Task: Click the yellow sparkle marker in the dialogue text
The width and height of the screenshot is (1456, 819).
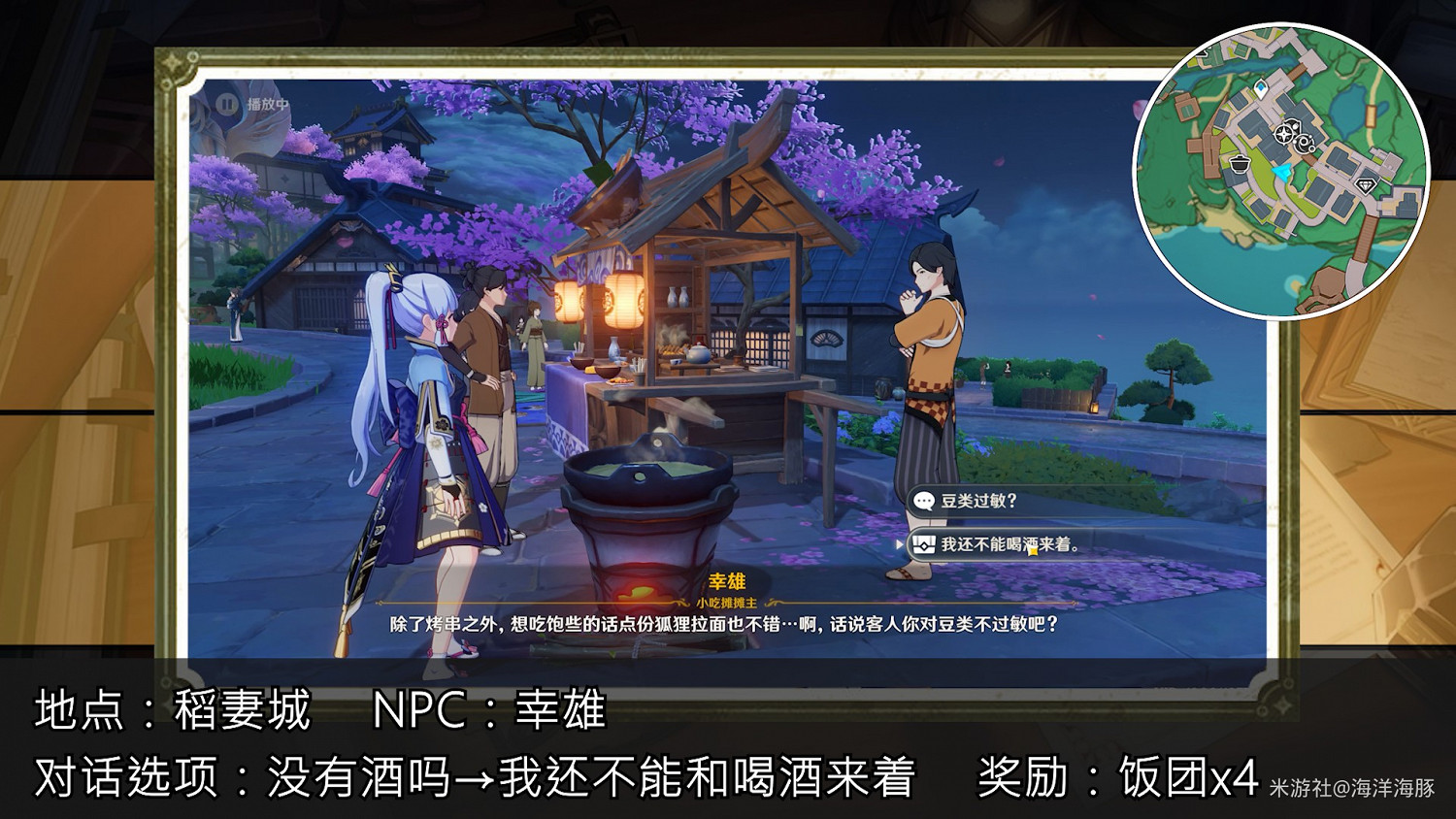Action: 1033,551
